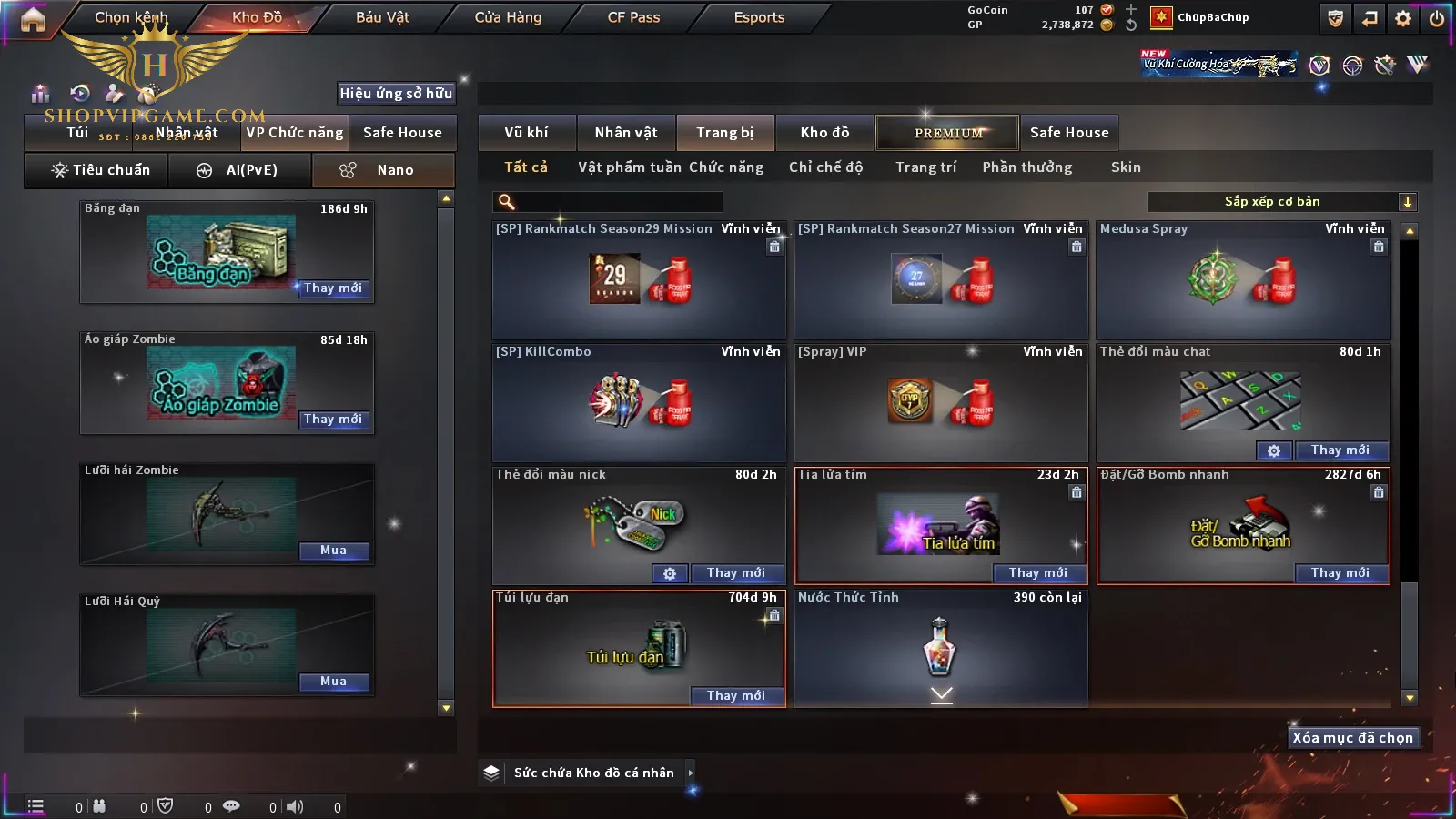Viewport: 1456px width, 819px height.
Task: Renew the Băng đạn item
Action: click(333, 288)
